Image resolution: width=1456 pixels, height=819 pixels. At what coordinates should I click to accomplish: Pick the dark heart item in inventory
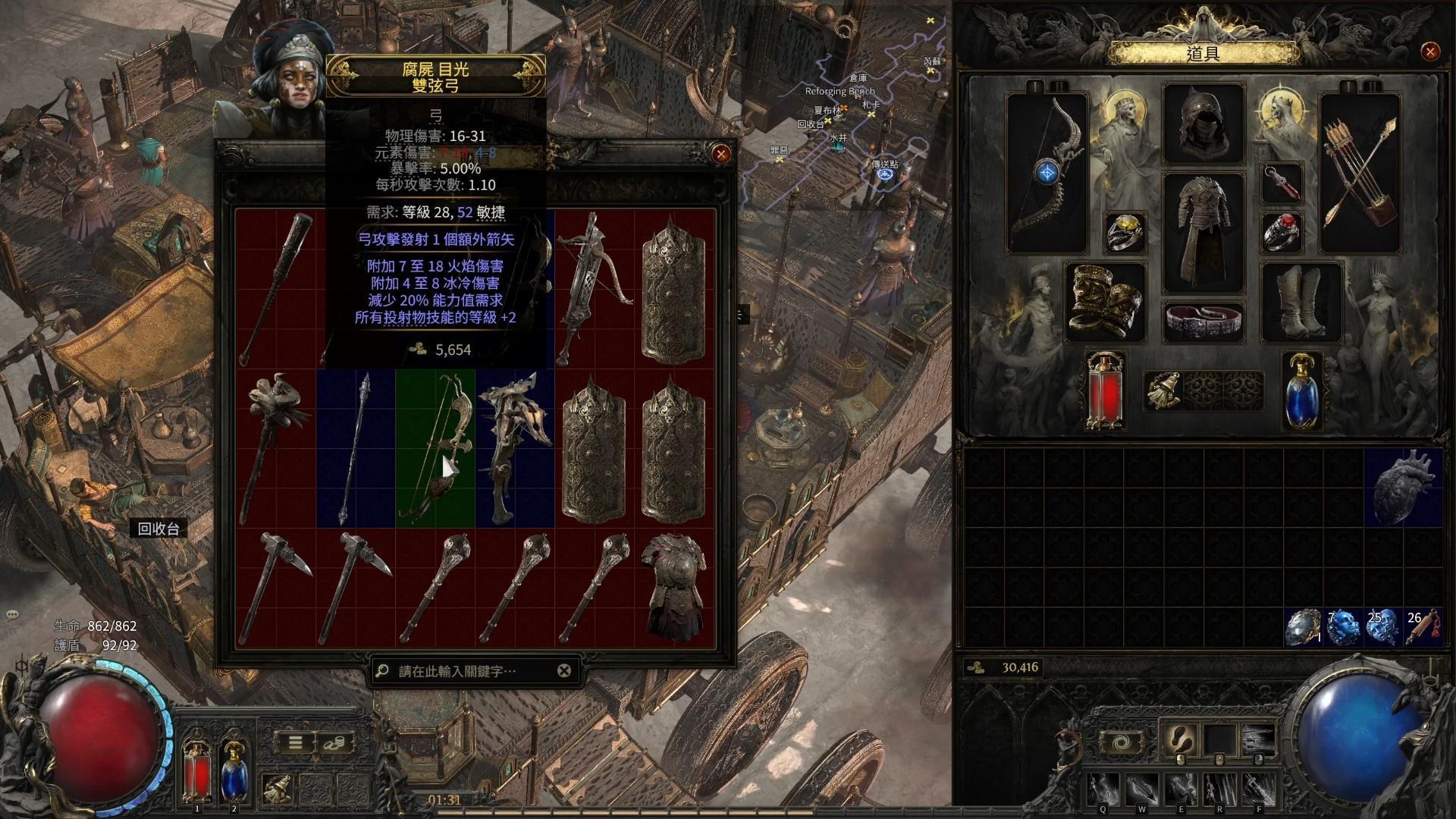1403,487
